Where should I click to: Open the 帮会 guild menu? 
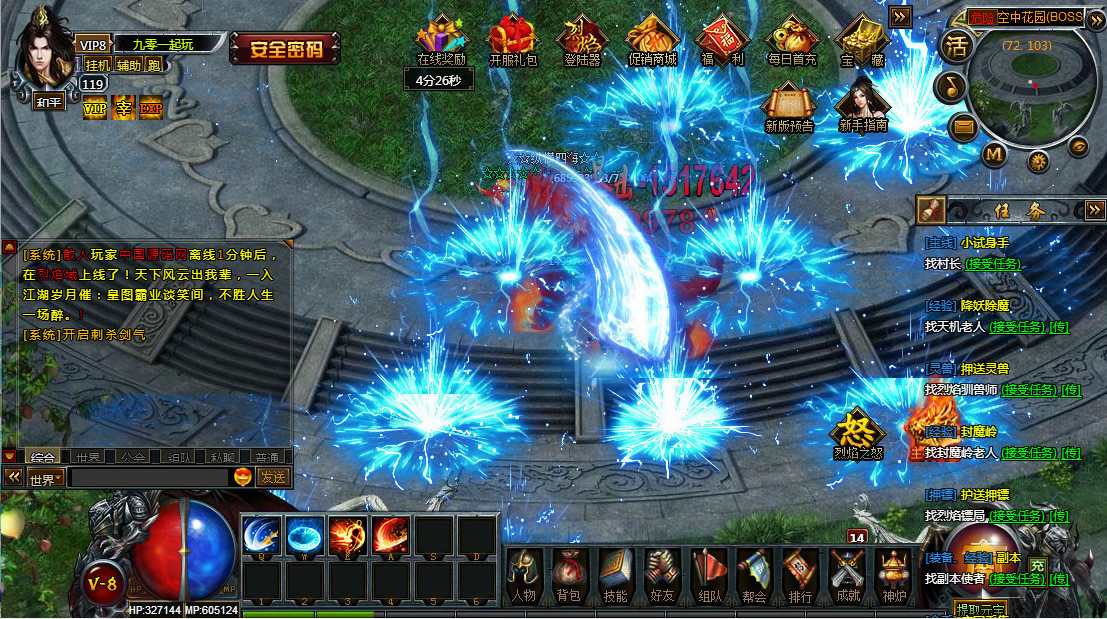coord(754,574)
